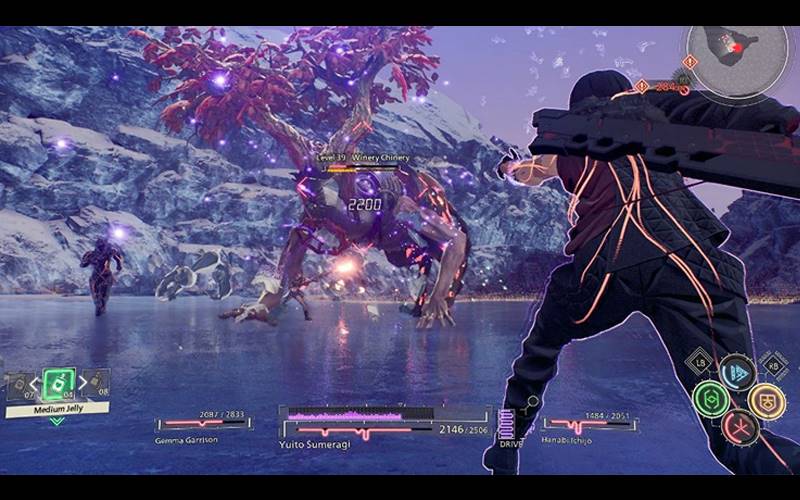Activate the green hexagon SAS ability
Screen dimensions: 800x500
point(711,399)
